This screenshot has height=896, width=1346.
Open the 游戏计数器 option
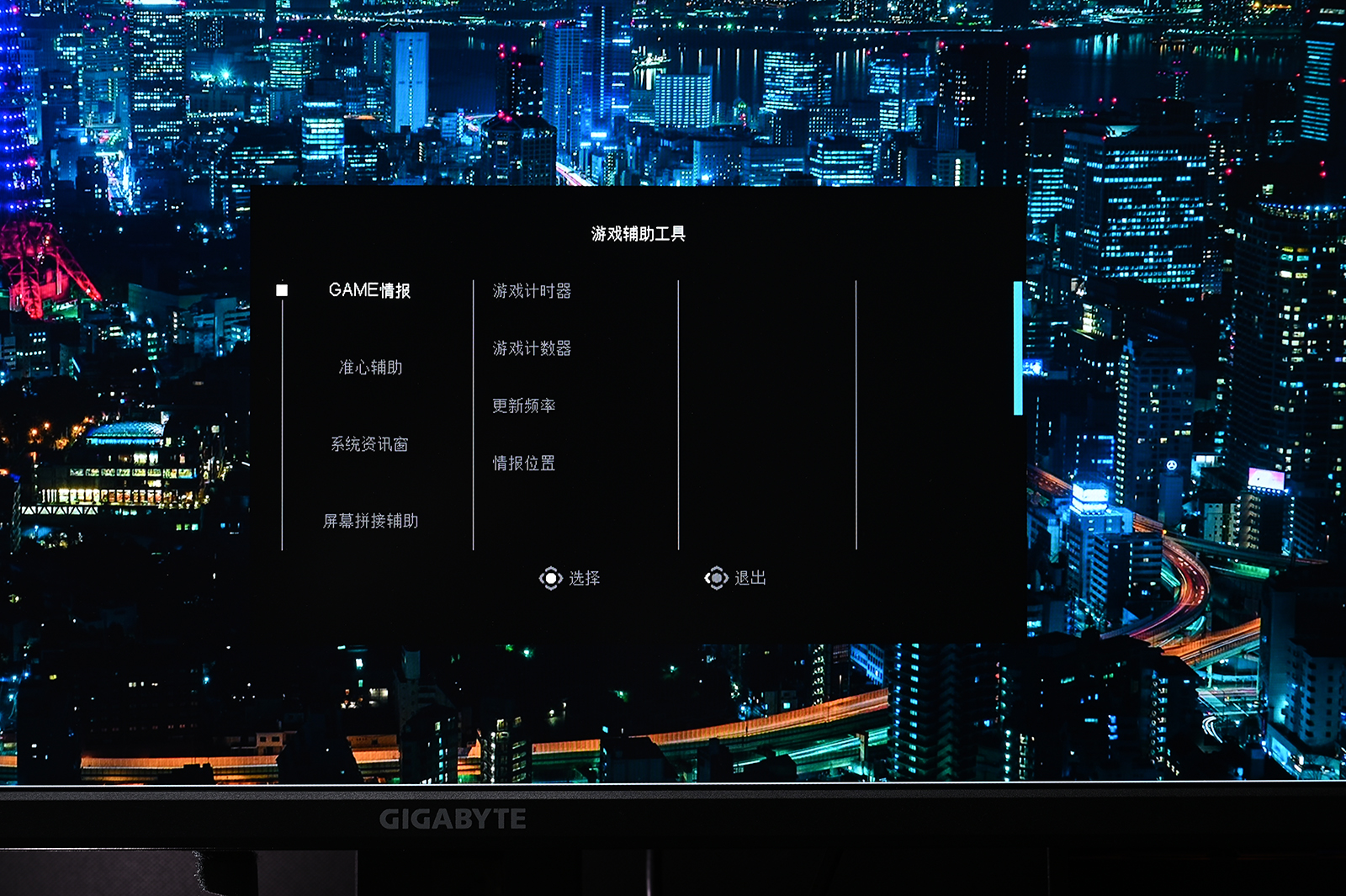click(533, 349)
